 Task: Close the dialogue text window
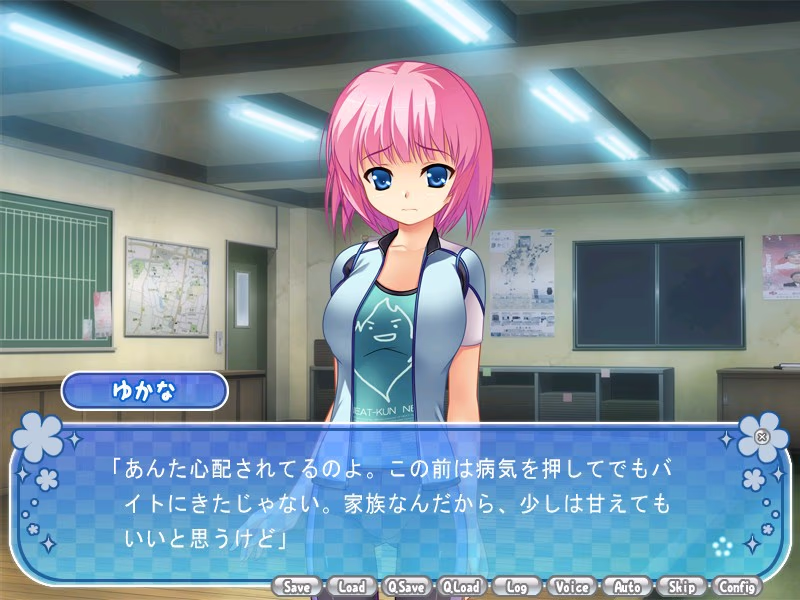pyautogui.click(x=762, y=436)
